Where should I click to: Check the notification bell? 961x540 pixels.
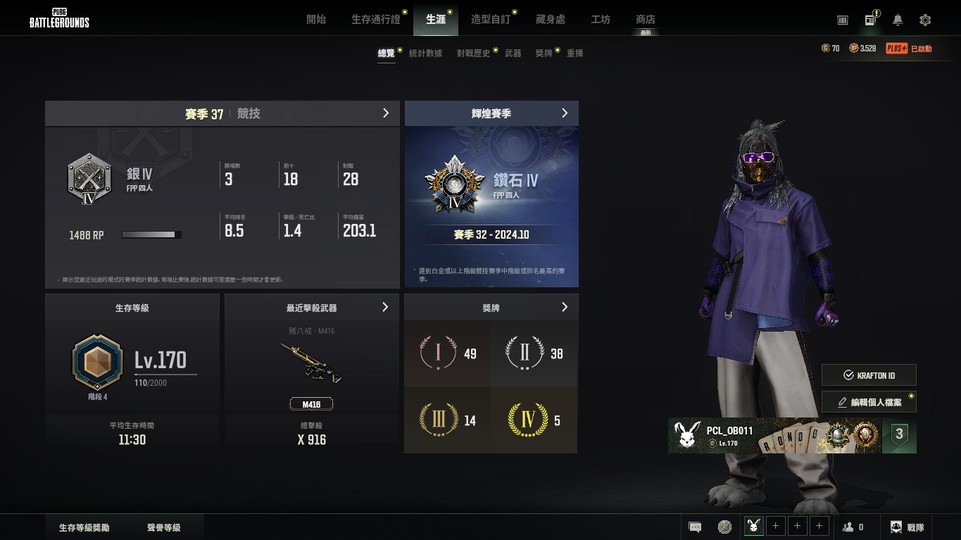click(x=898, y=20)
